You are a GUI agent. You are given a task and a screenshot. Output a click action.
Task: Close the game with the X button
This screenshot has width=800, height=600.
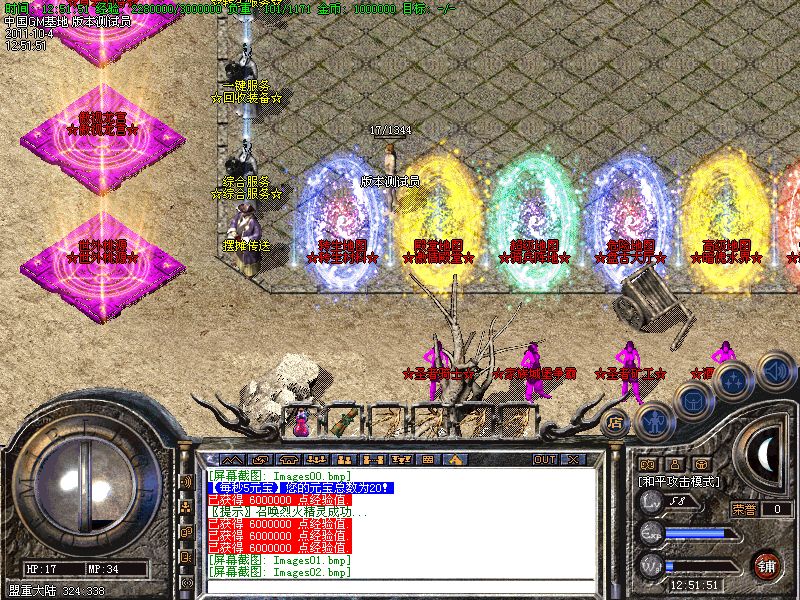coord(572,459)
